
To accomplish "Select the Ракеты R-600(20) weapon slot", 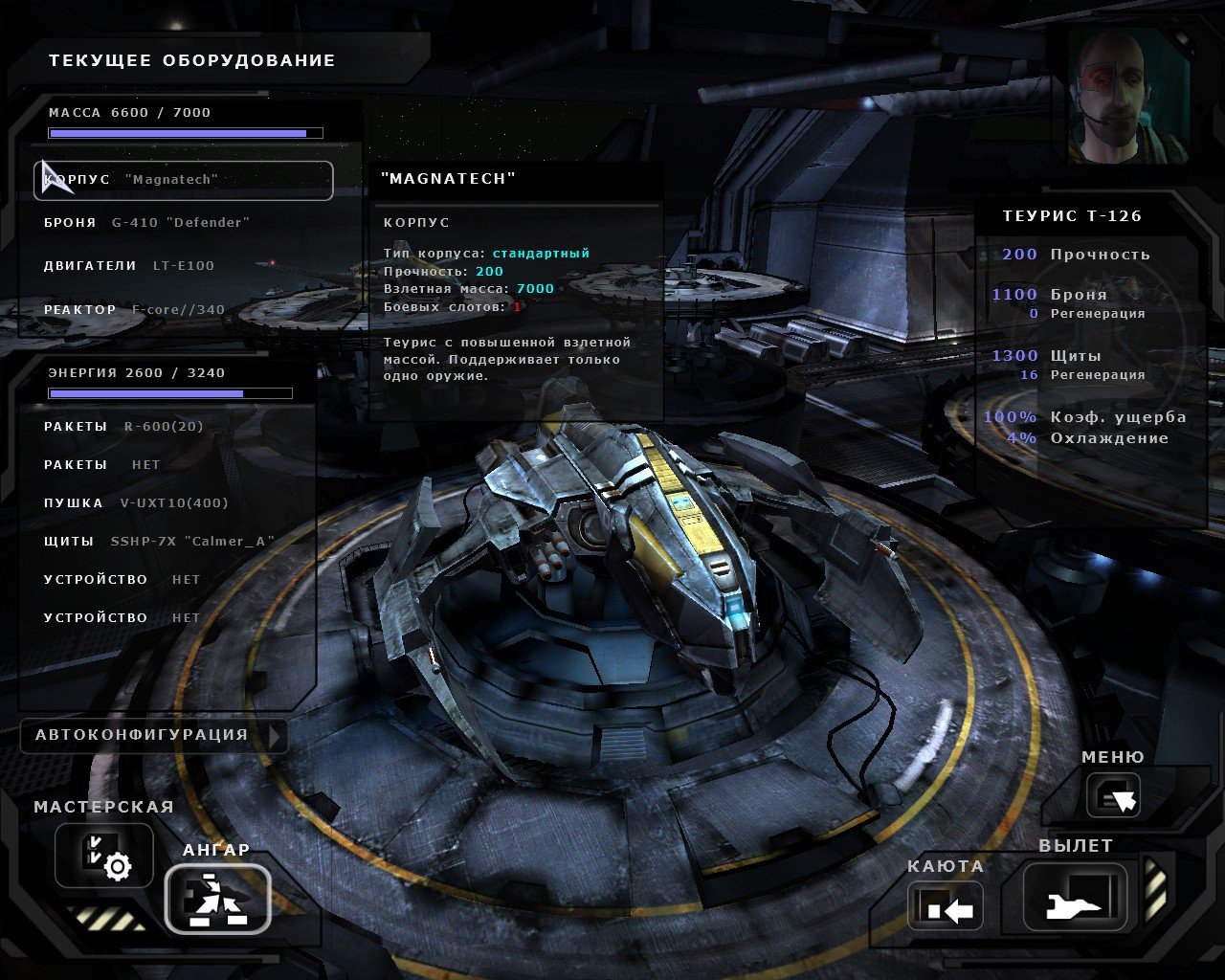I will click(x=123, y=427).
